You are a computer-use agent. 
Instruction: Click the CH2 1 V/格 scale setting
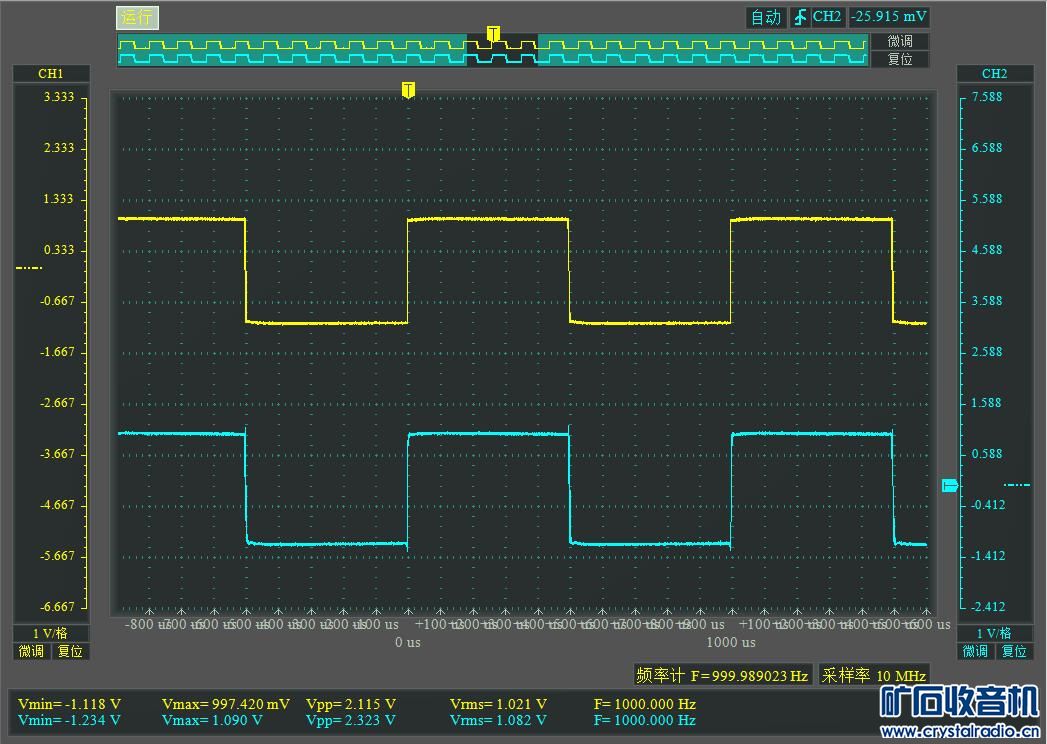click(x=994, y=633)
